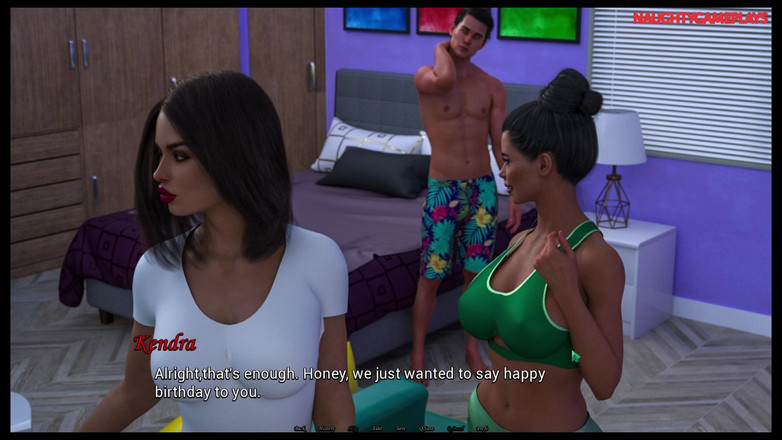
Task: Click Back in the quick menu
Action: 300,429
